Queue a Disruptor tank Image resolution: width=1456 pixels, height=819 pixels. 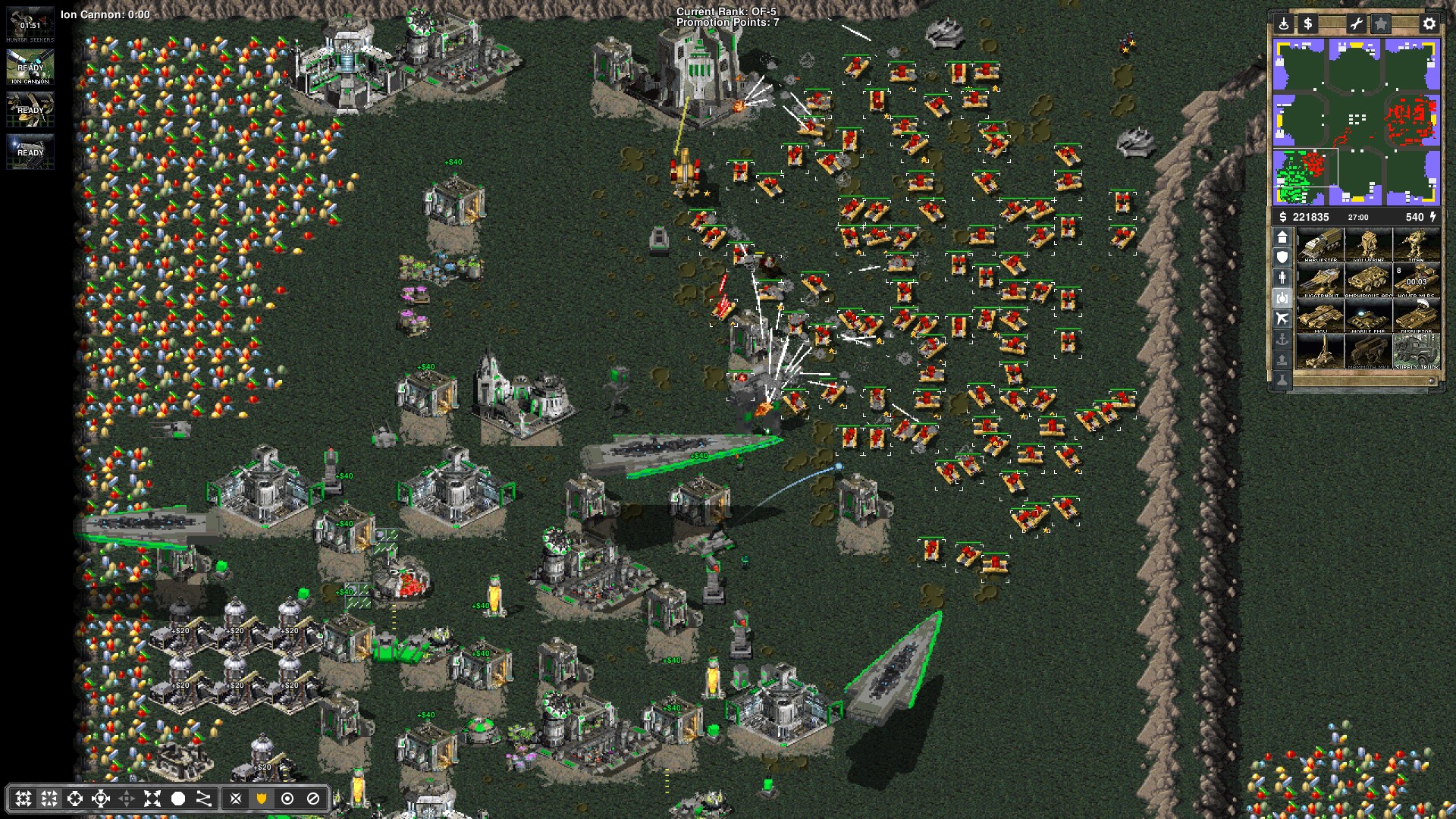coord(1416,317)
